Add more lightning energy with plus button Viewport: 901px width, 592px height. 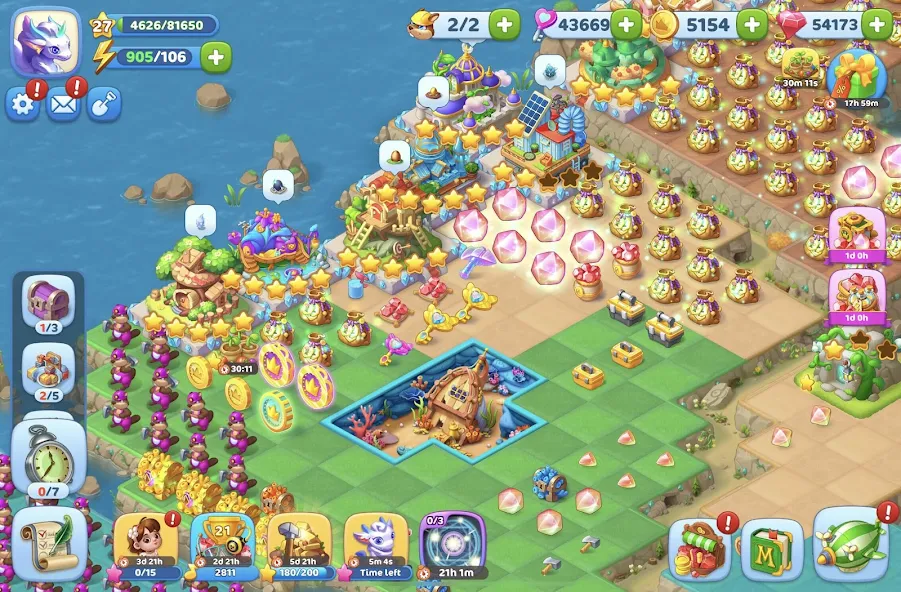(x=216, y=57)
